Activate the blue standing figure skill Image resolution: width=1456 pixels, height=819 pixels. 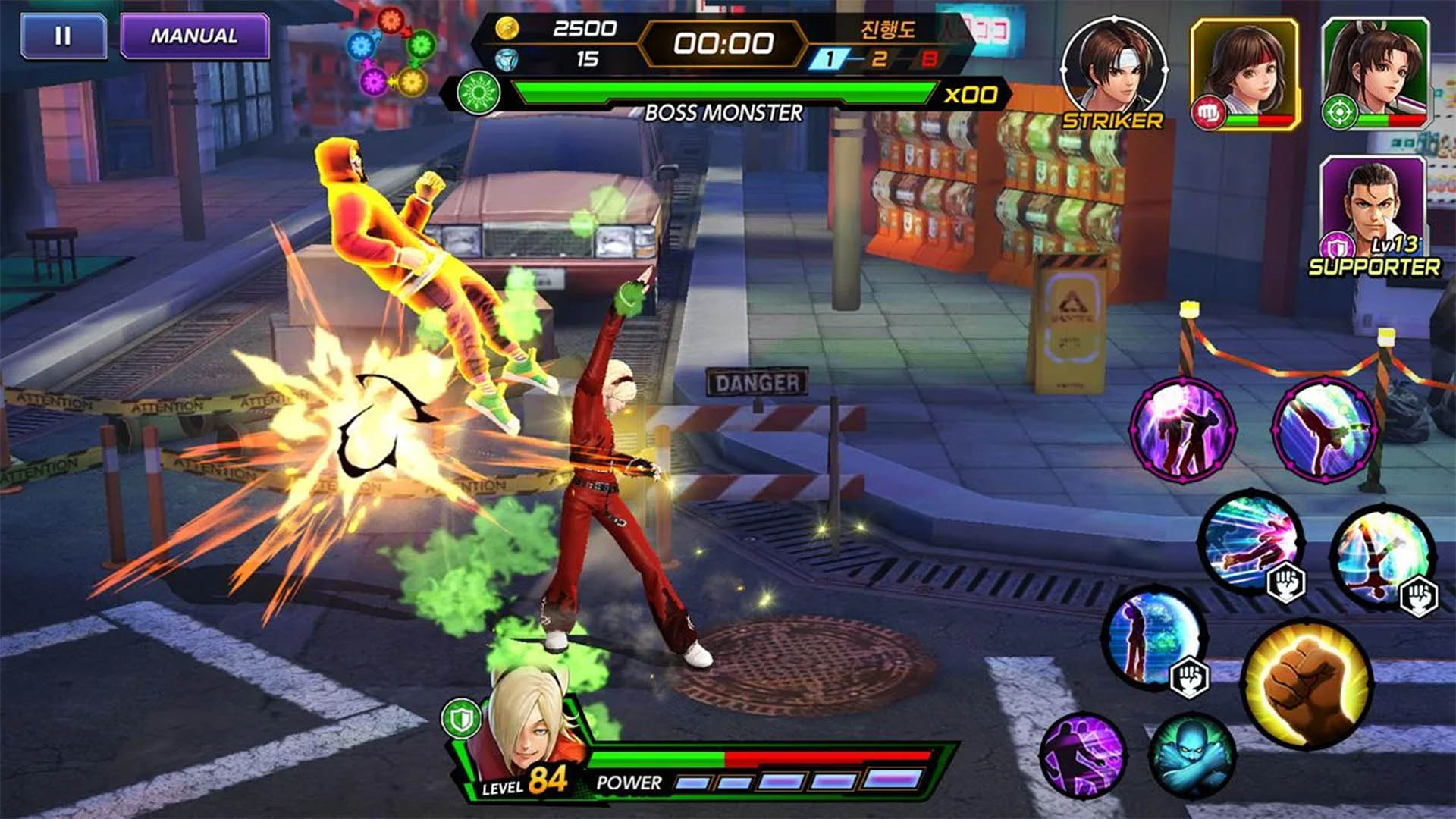point(1153,635)
